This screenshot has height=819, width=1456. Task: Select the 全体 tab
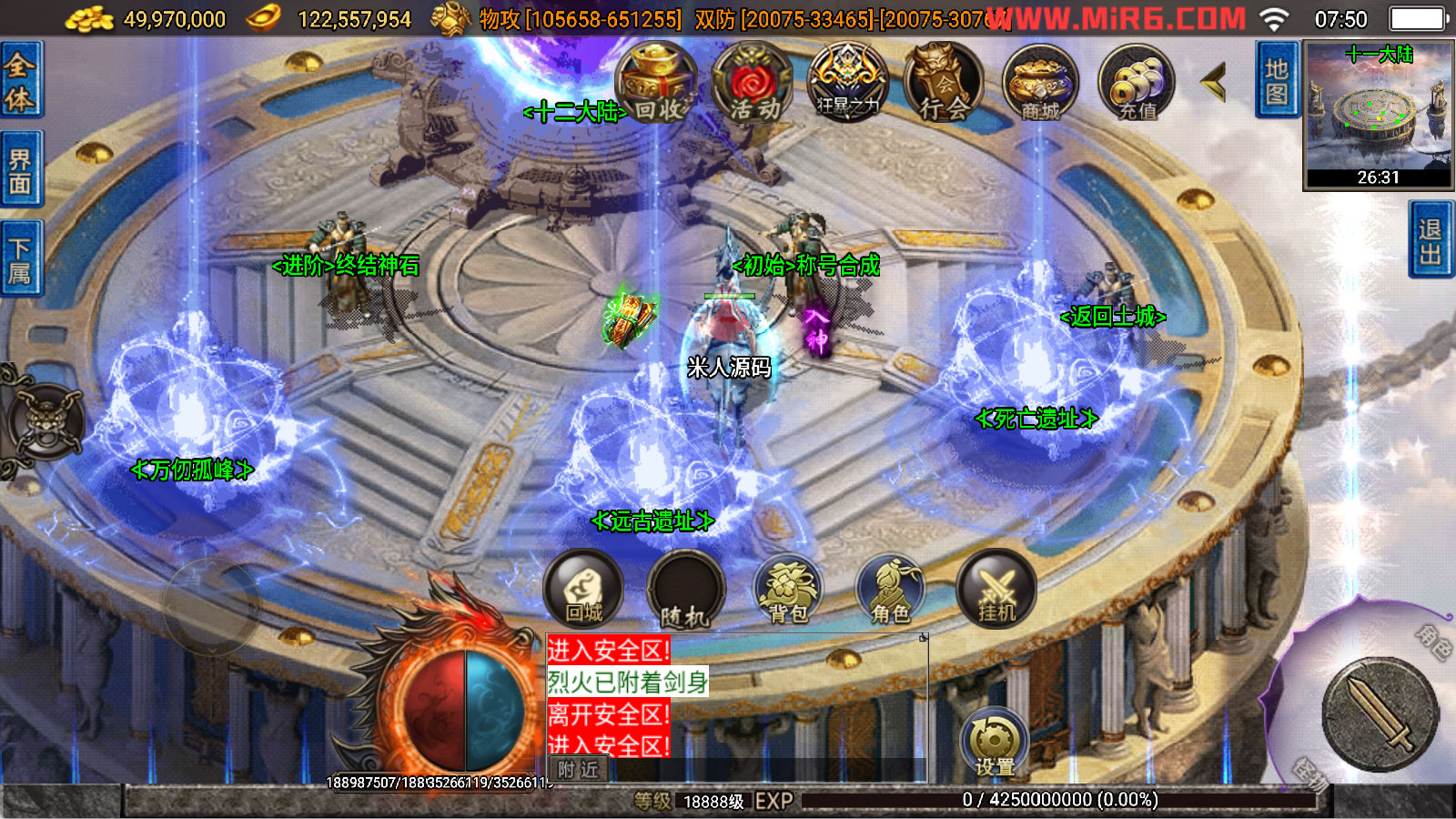(20, 80)
